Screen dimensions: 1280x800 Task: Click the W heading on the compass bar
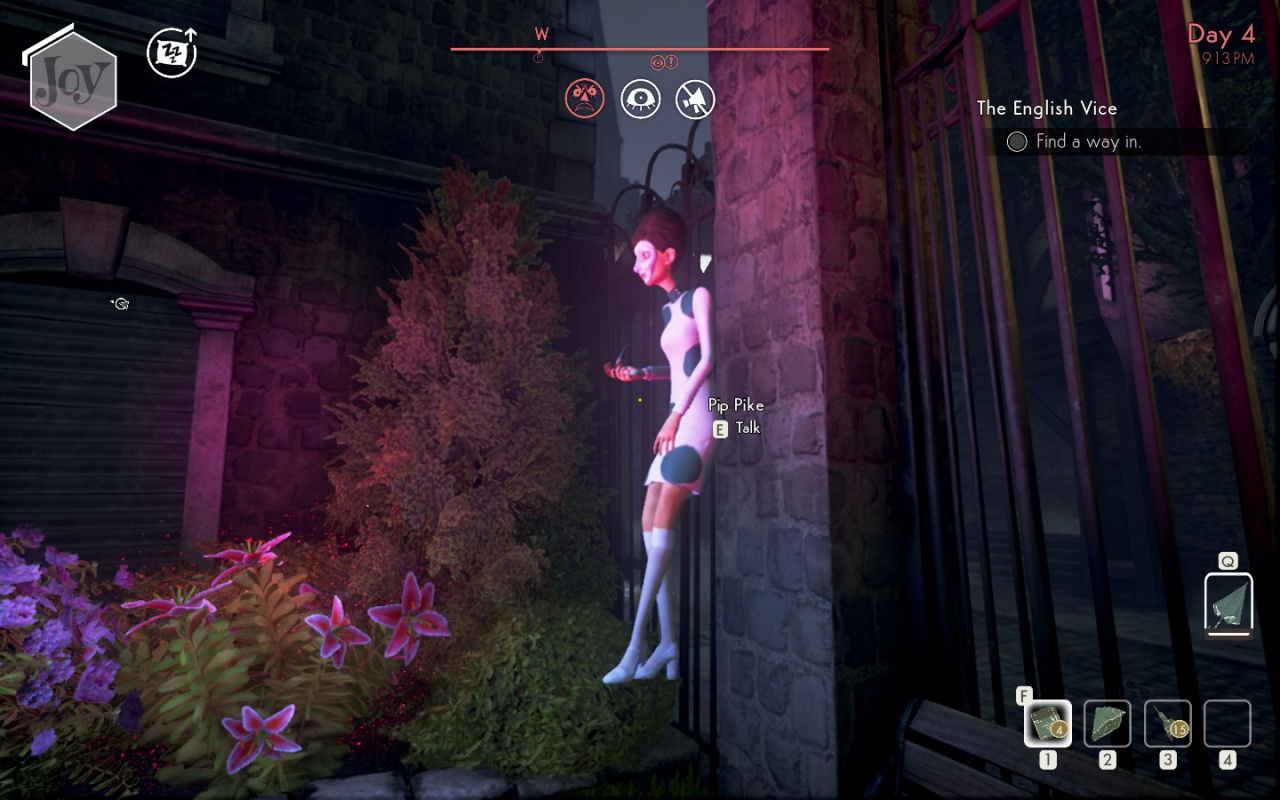[541, 34]
